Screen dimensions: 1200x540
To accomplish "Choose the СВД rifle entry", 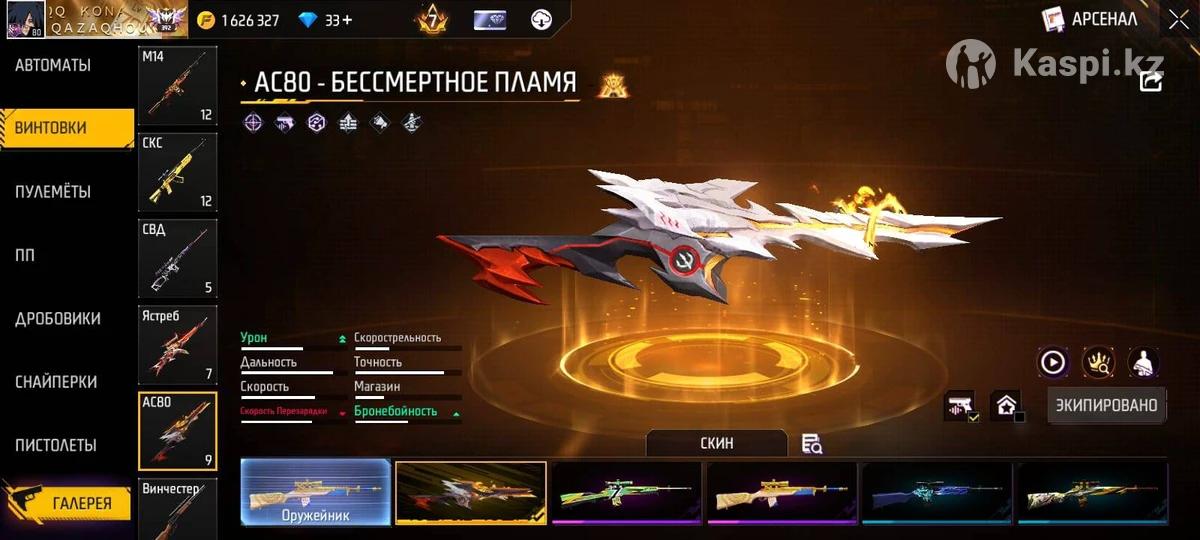I will click(177, 258).
